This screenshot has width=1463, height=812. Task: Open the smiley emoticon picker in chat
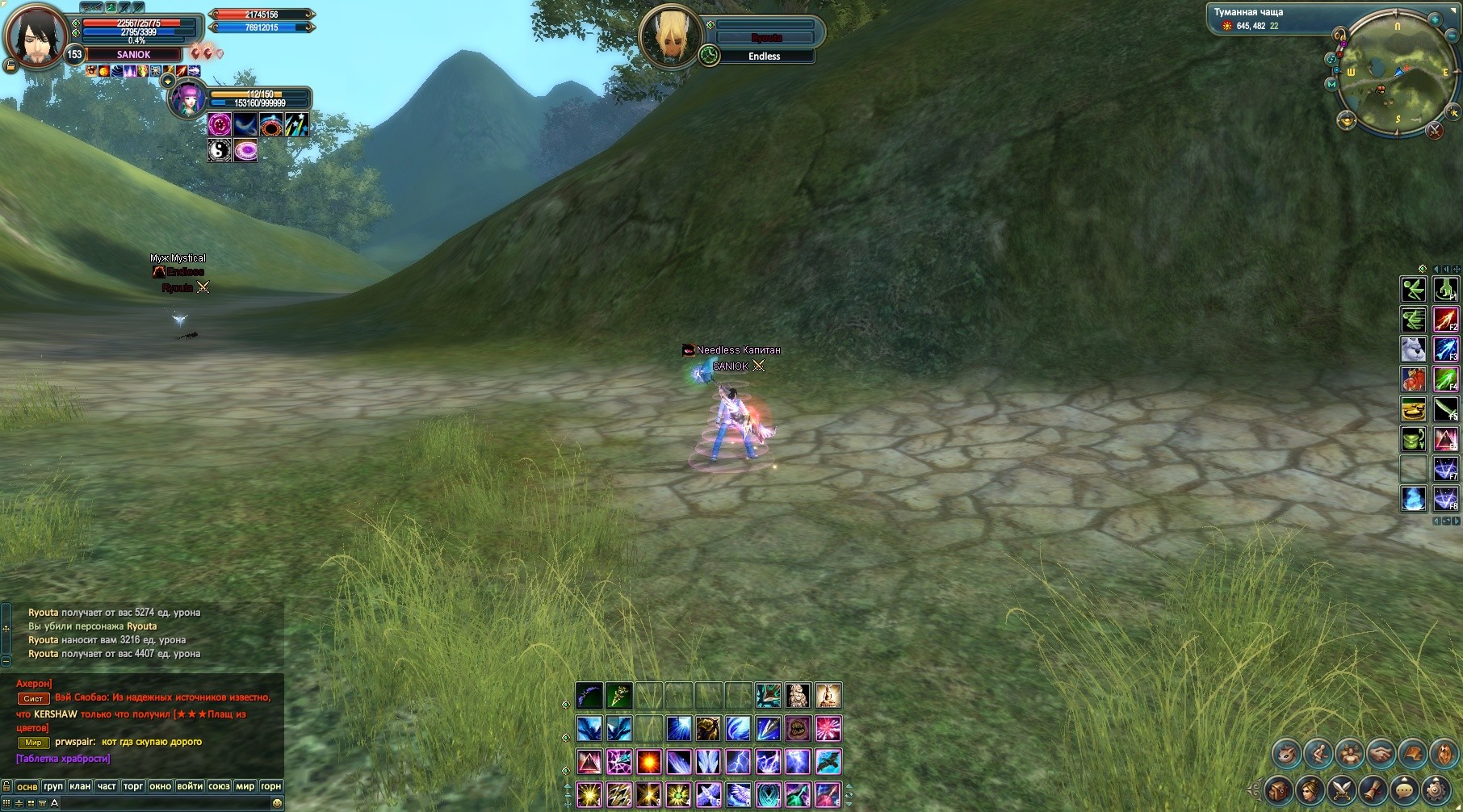277,803
